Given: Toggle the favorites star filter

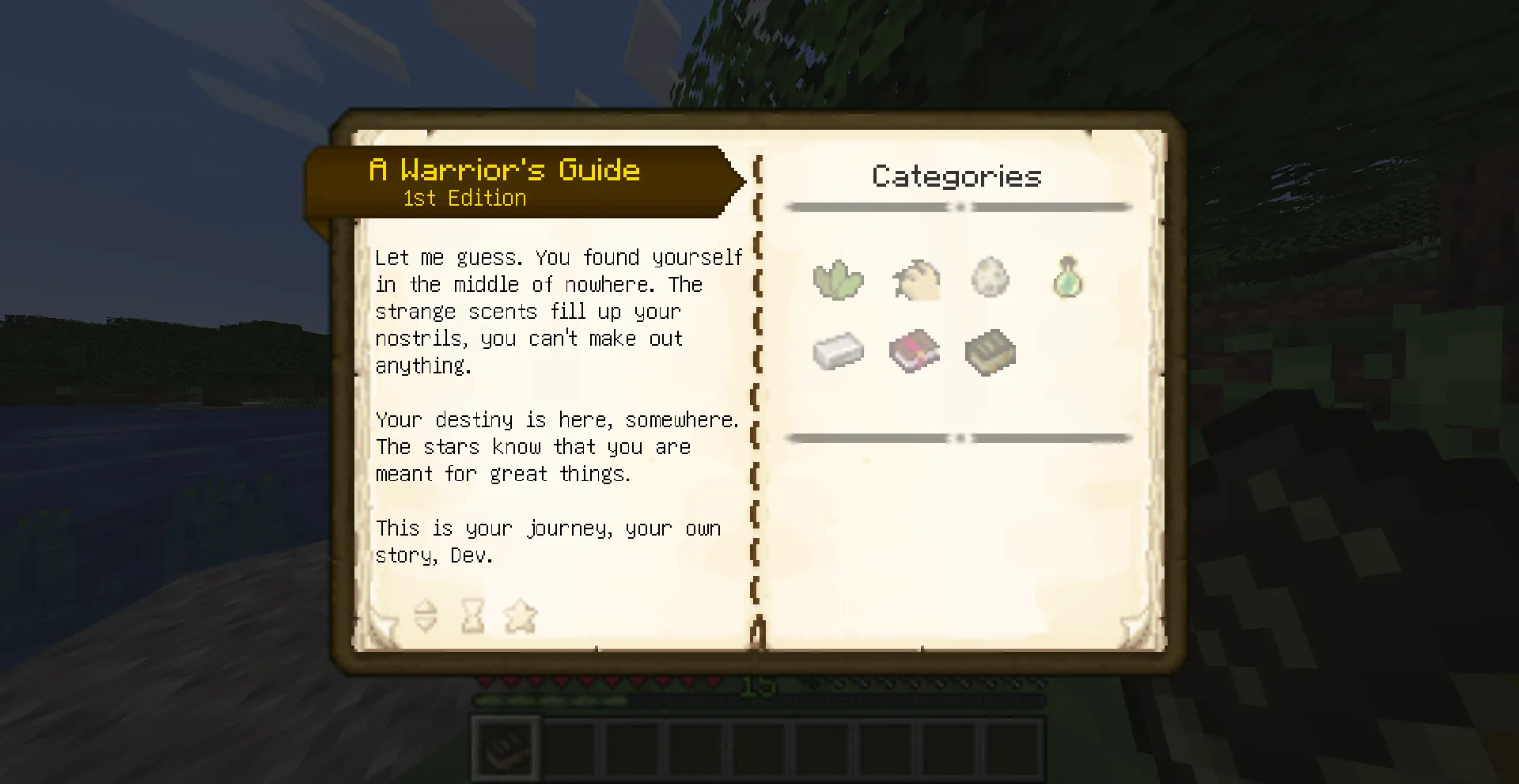Looking at the screenshot, I should point(520,616).
